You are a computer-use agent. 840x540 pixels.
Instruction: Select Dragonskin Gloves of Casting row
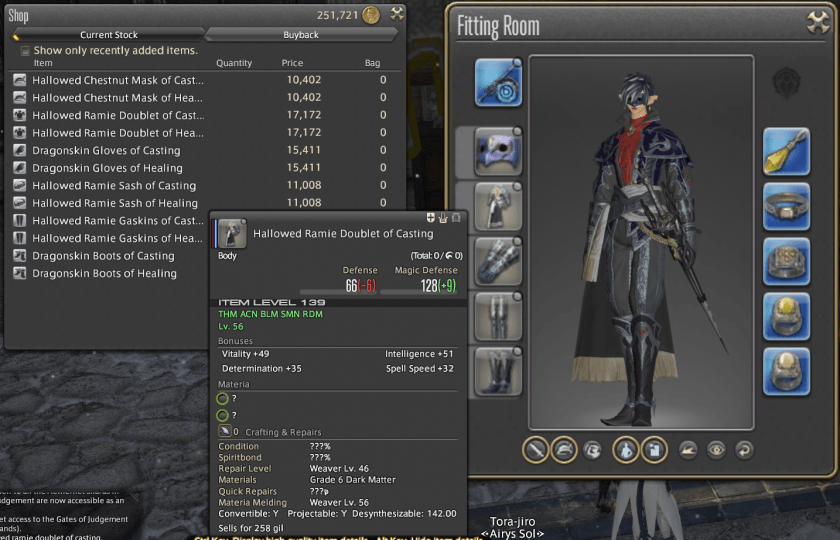(x=106, y=151)
